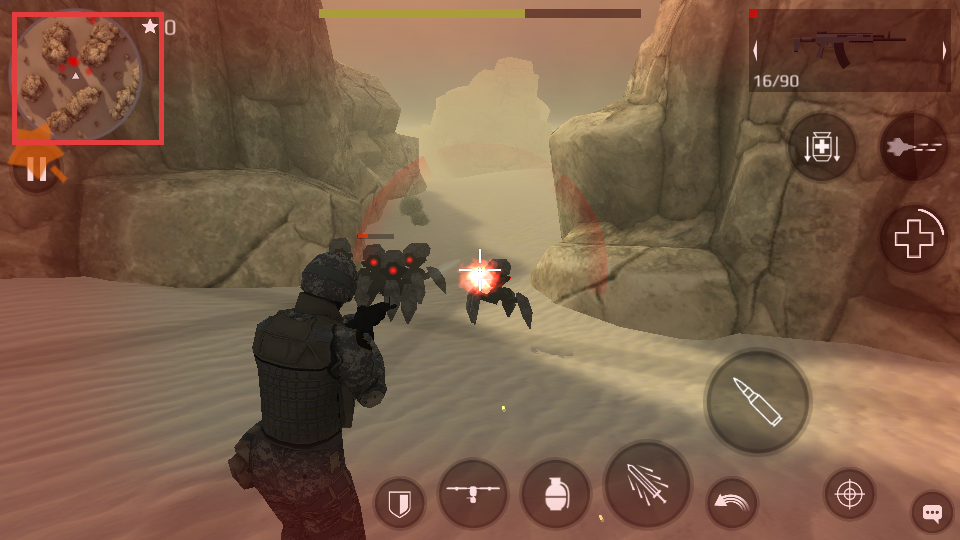
Task: Throw a grenade
Action: point(555,494)
